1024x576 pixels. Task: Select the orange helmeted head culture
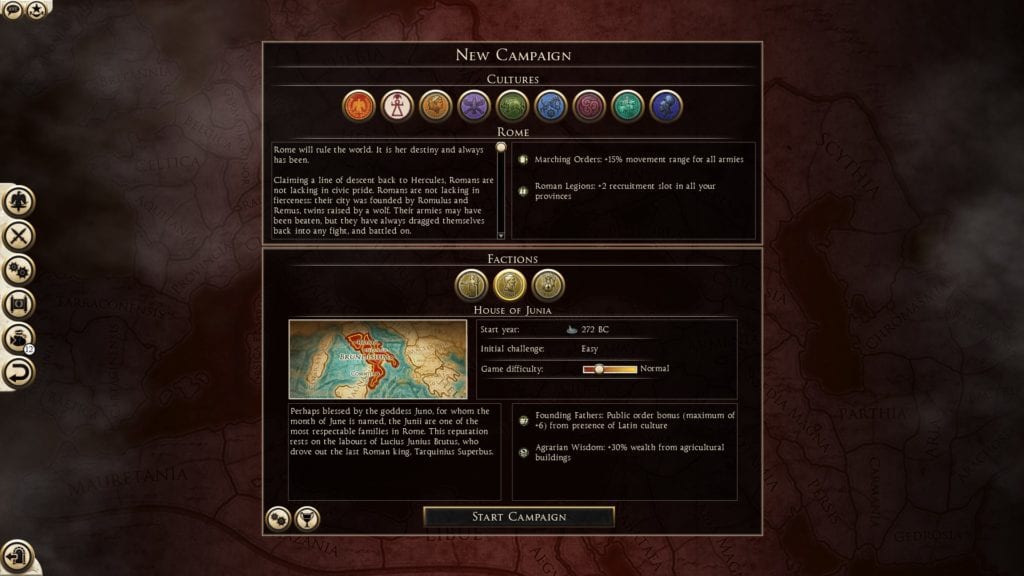435,105
